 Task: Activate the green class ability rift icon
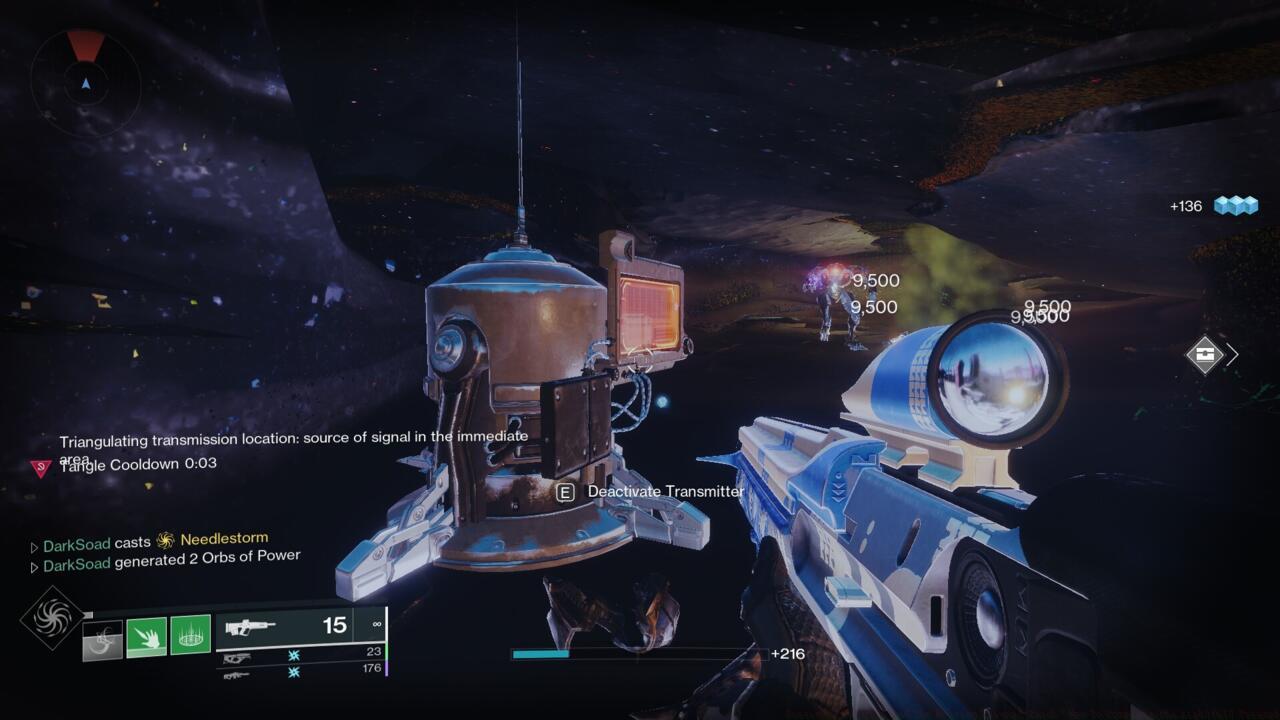click(190, 635)
